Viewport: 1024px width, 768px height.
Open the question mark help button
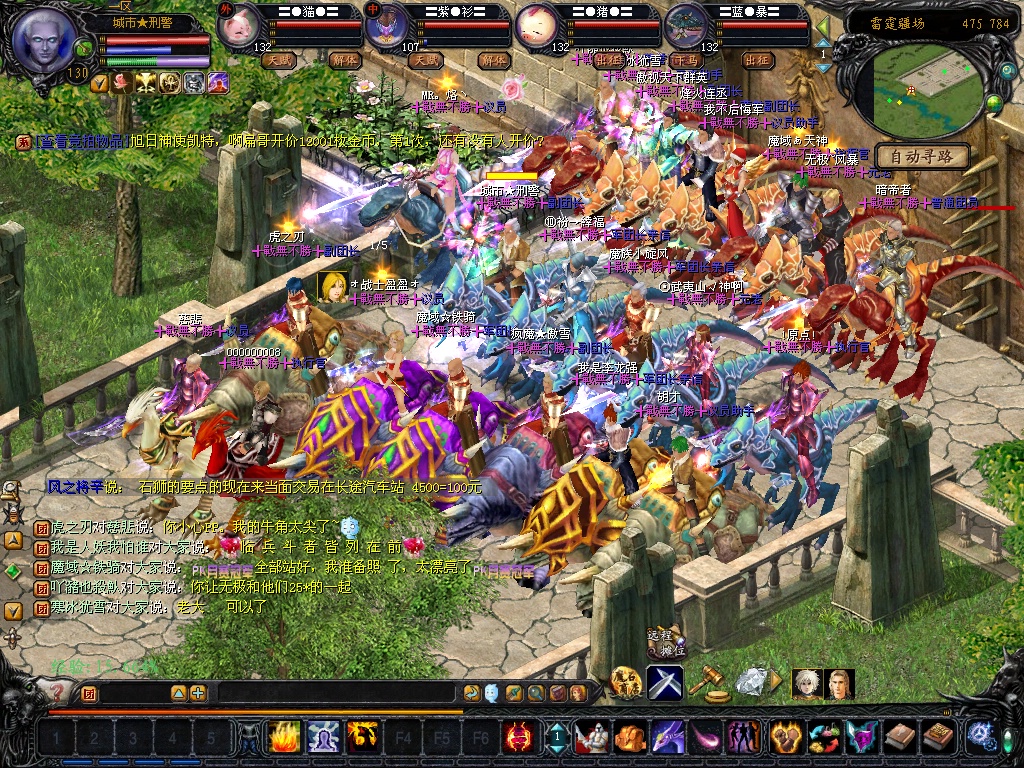(58, 690)
